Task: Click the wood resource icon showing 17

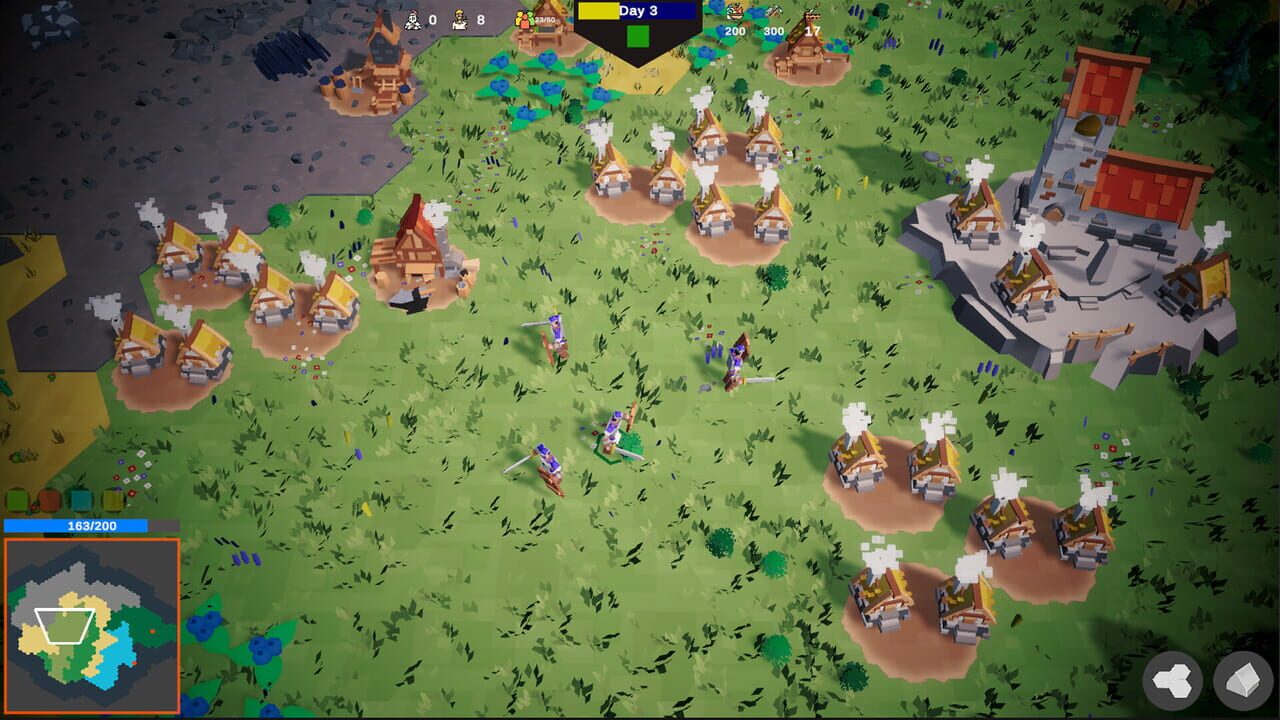Action: click(x=812, y=16)
